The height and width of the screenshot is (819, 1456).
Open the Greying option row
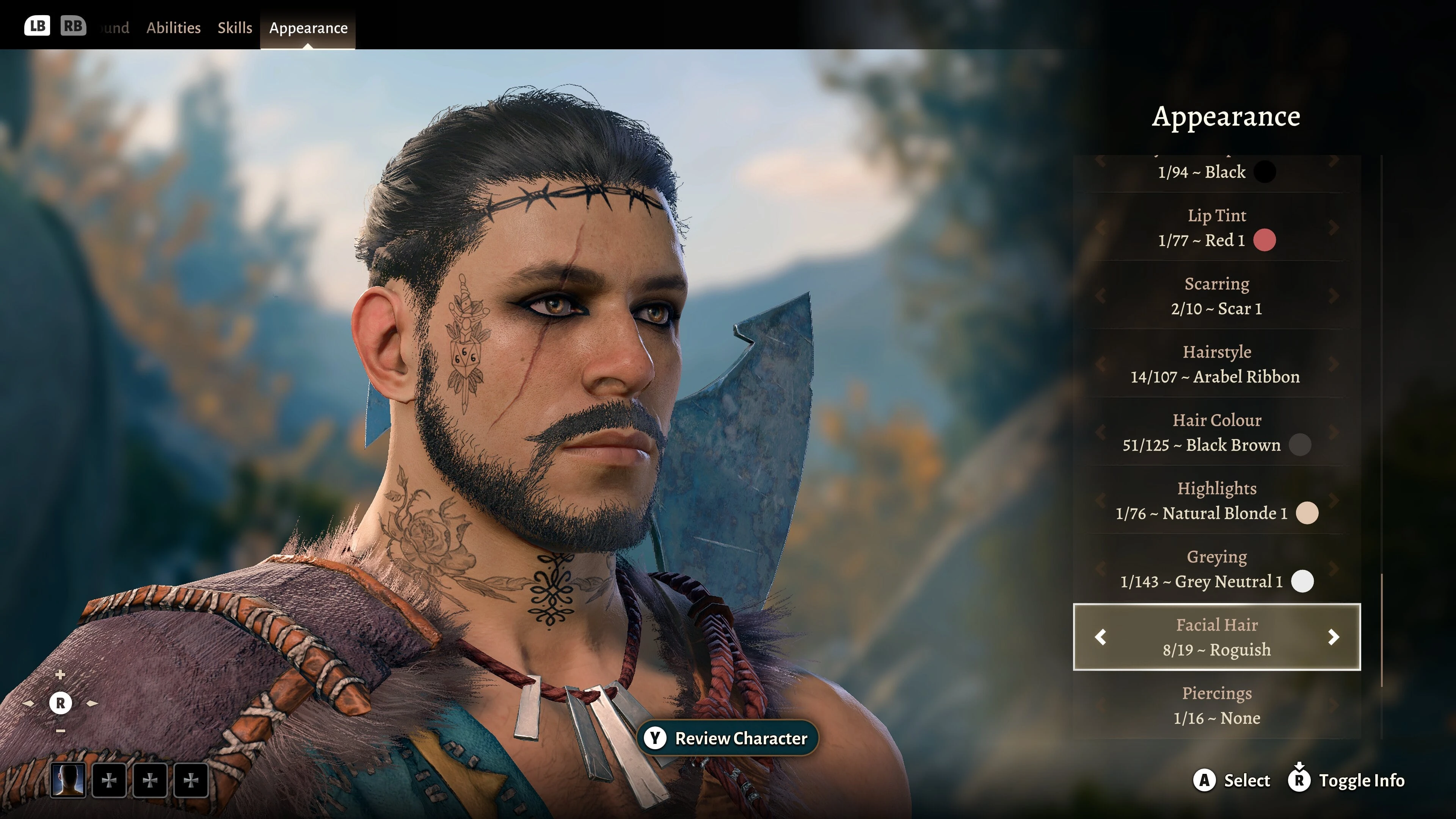1216,569
